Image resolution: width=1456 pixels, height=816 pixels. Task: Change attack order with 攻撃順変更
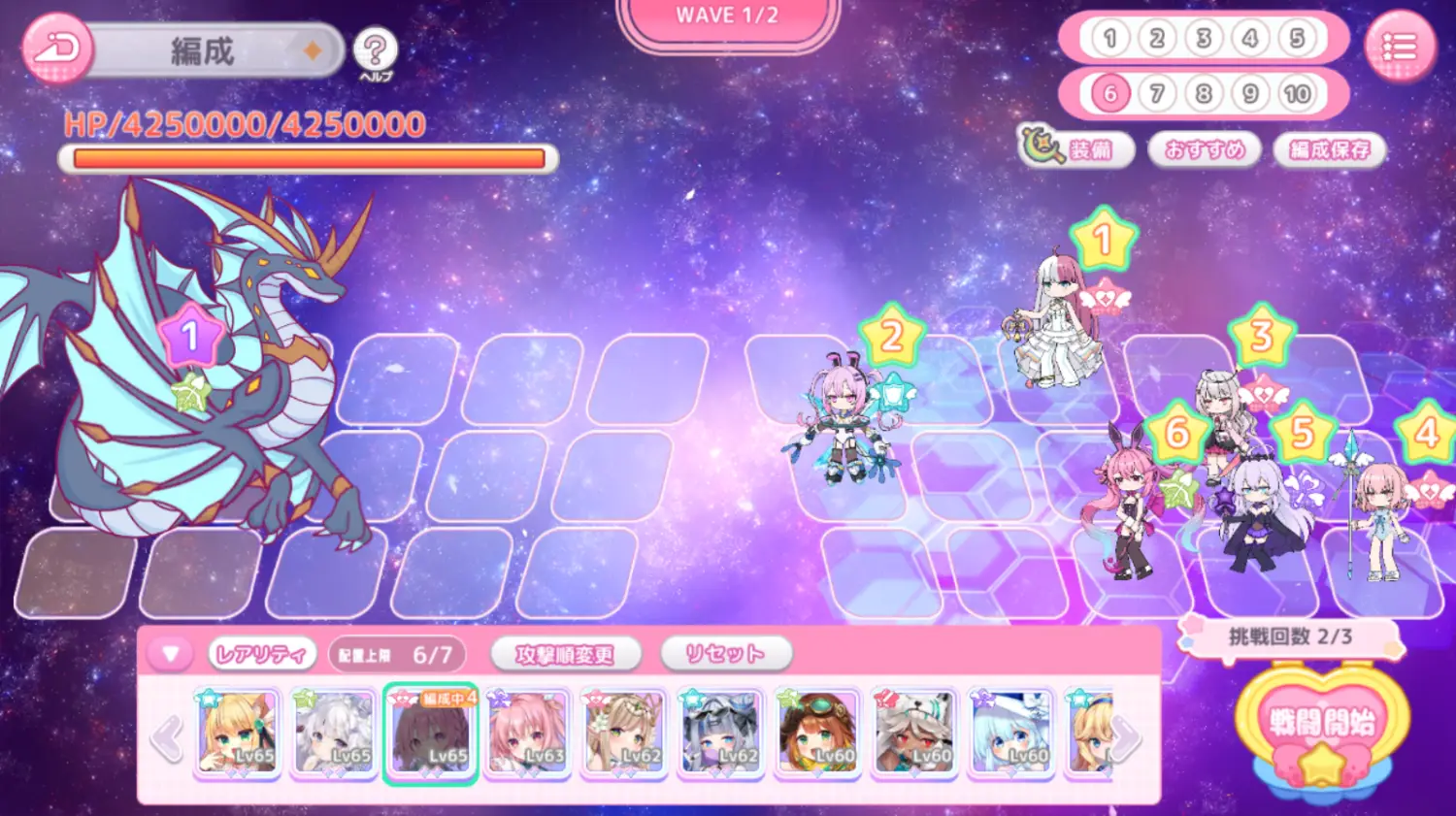click(x=565, y=655)
